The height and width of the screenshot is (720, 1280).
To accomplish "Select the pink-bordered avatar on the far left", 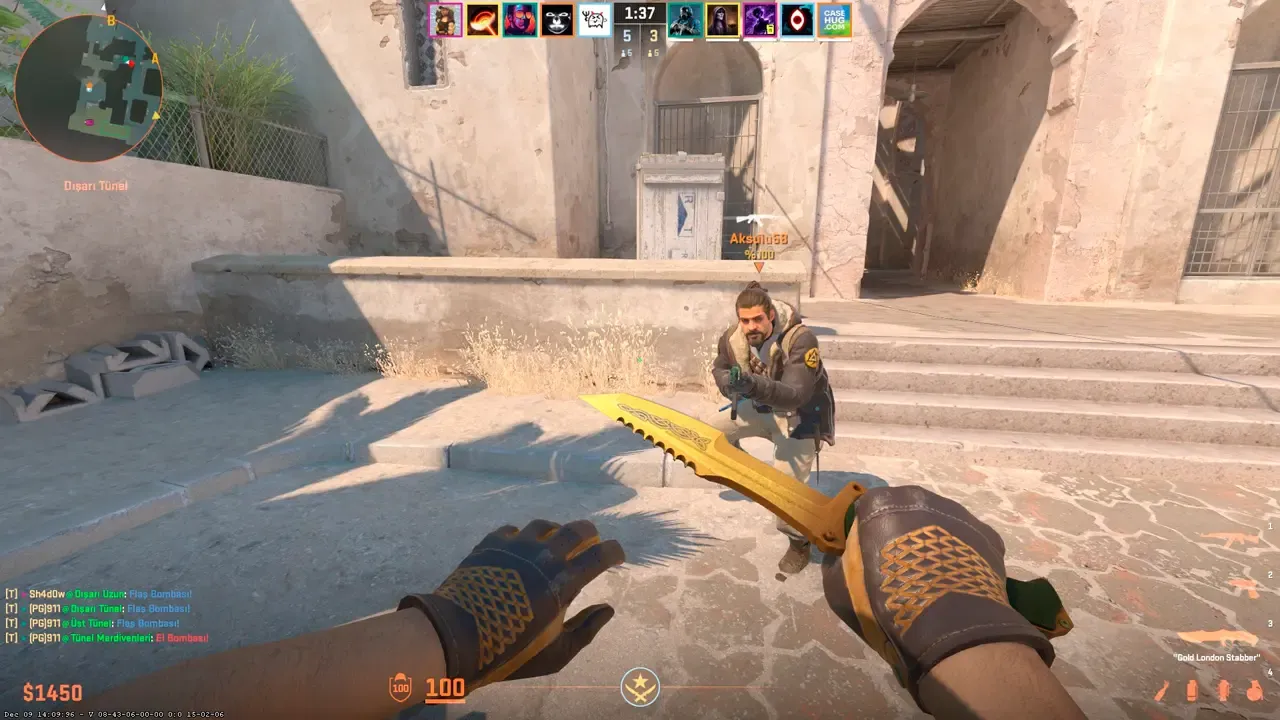I will 446,20.
